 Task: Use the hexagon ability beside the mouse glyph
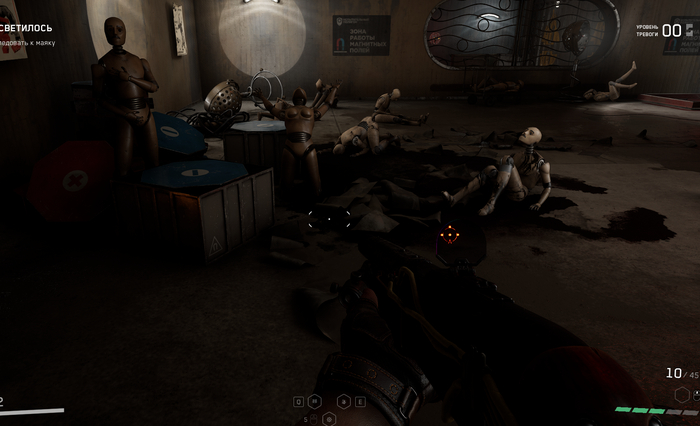coord(329,419)
